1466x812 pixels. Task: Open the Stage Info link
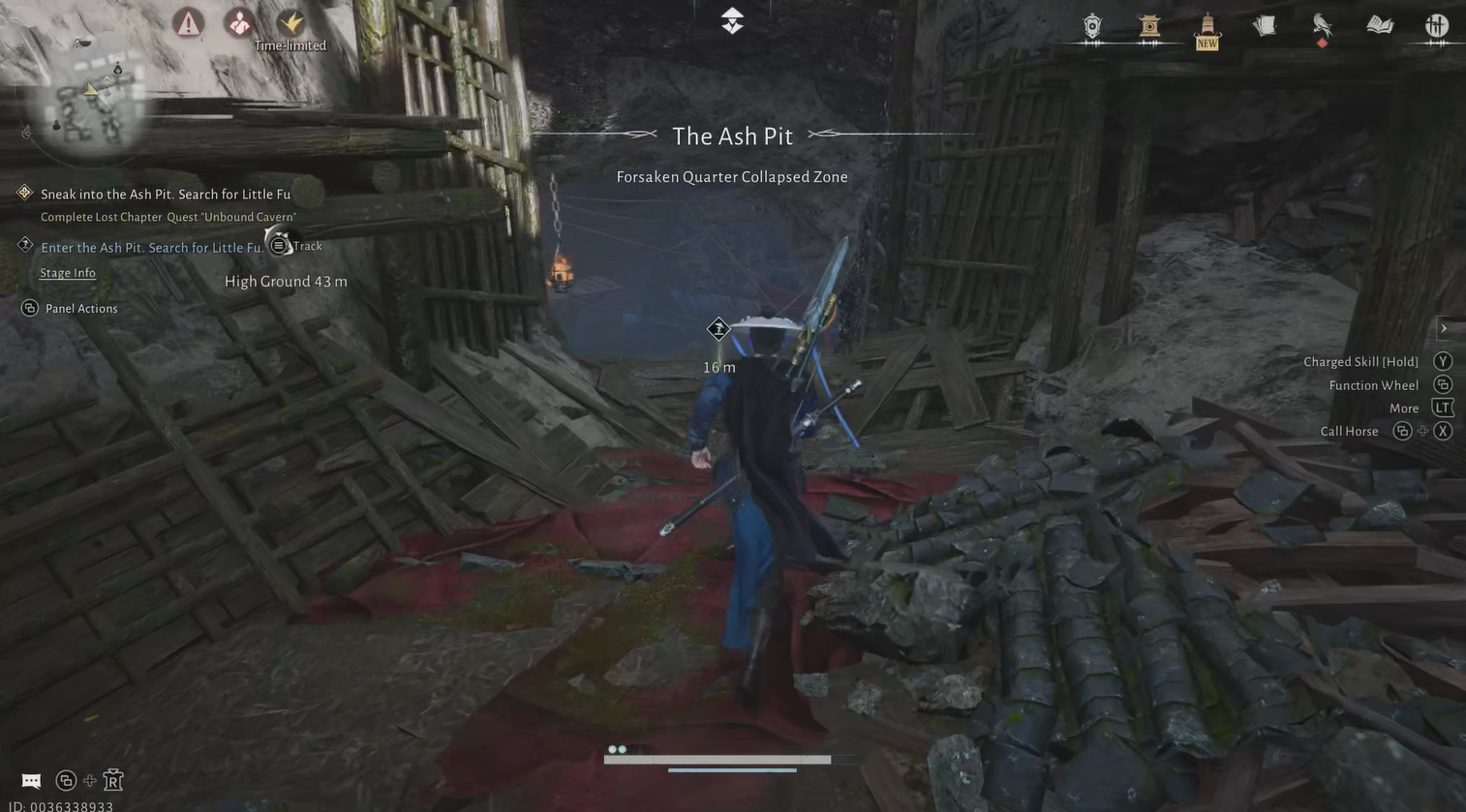(68, 273)
